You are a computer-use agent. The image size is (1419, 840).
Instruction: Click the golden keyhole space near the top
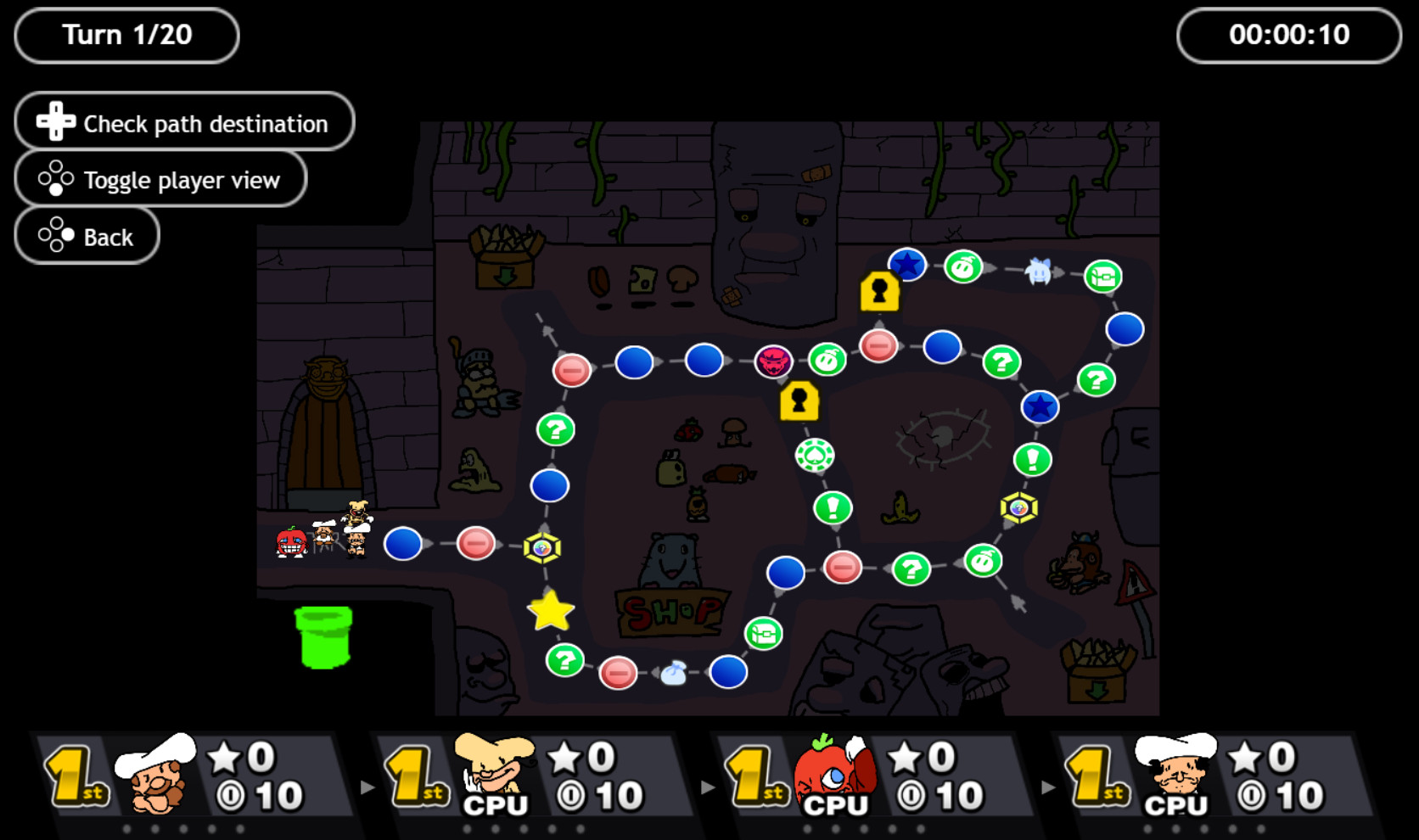[878, 293]
